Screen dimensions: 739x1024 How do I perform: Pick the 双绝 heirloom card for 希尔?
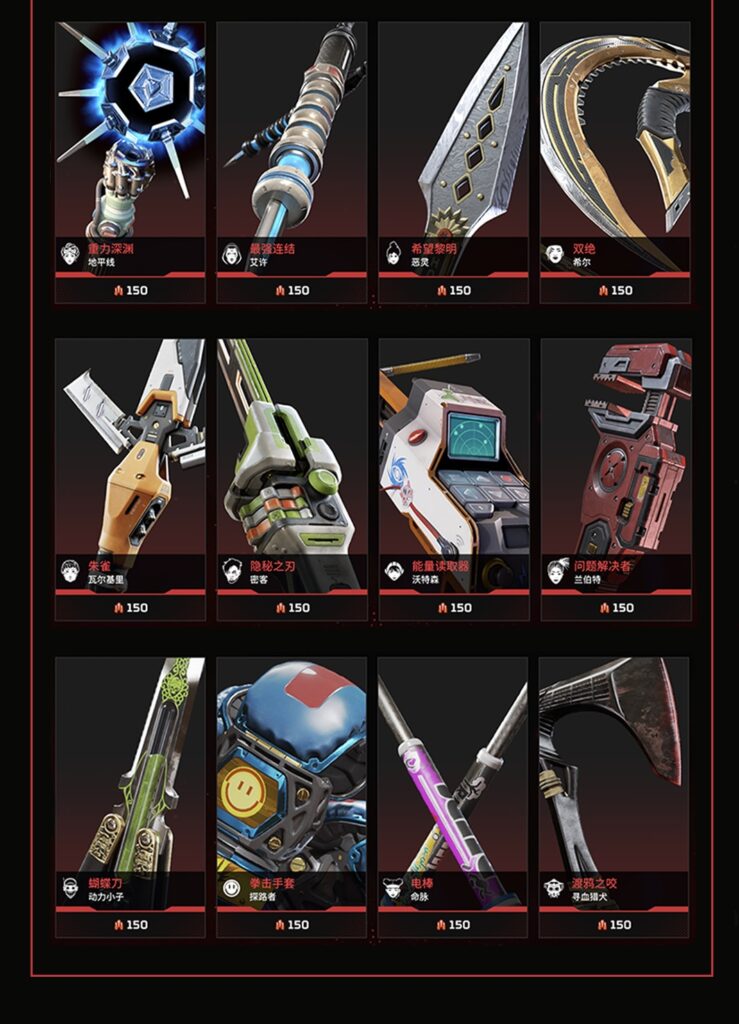coord(614,160)
